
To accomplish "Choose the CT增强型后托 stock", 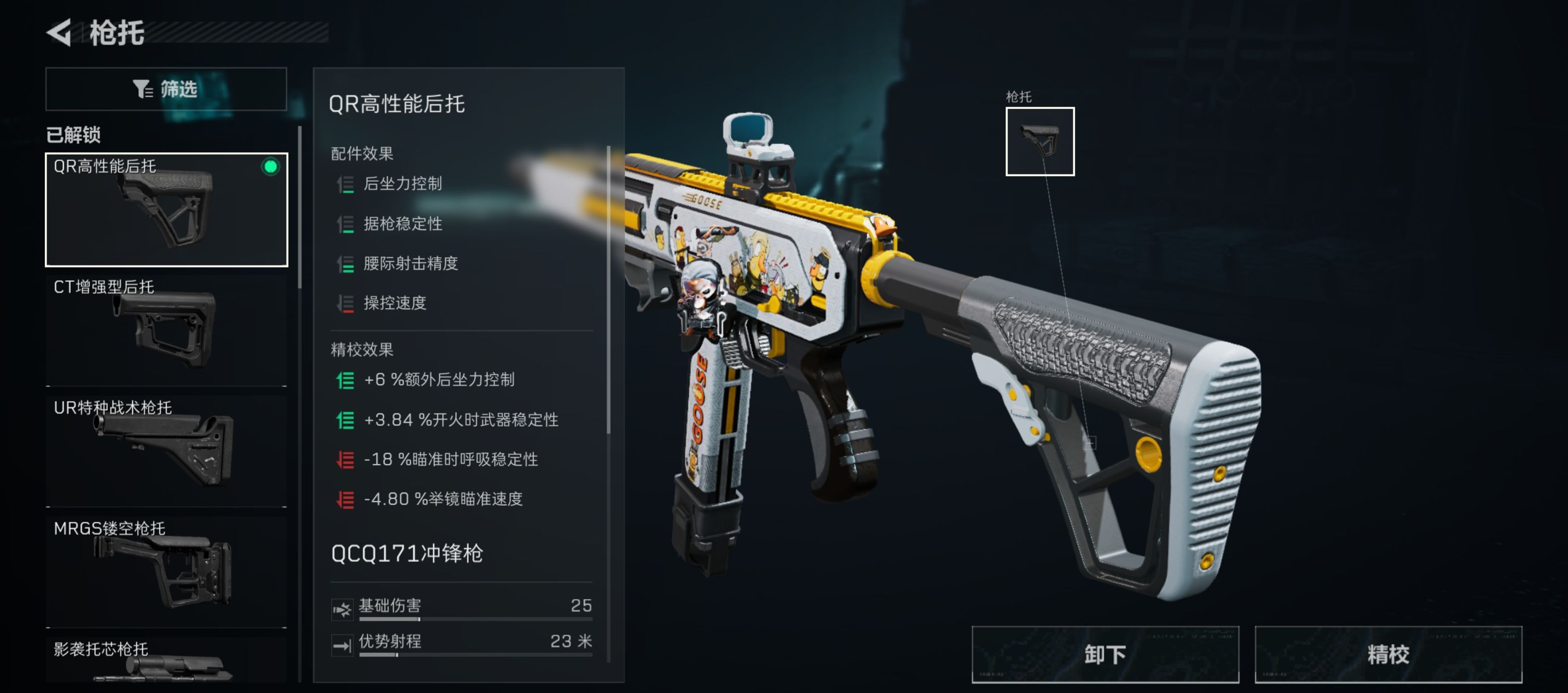I will pyautogui.click(x=166, y=330).
